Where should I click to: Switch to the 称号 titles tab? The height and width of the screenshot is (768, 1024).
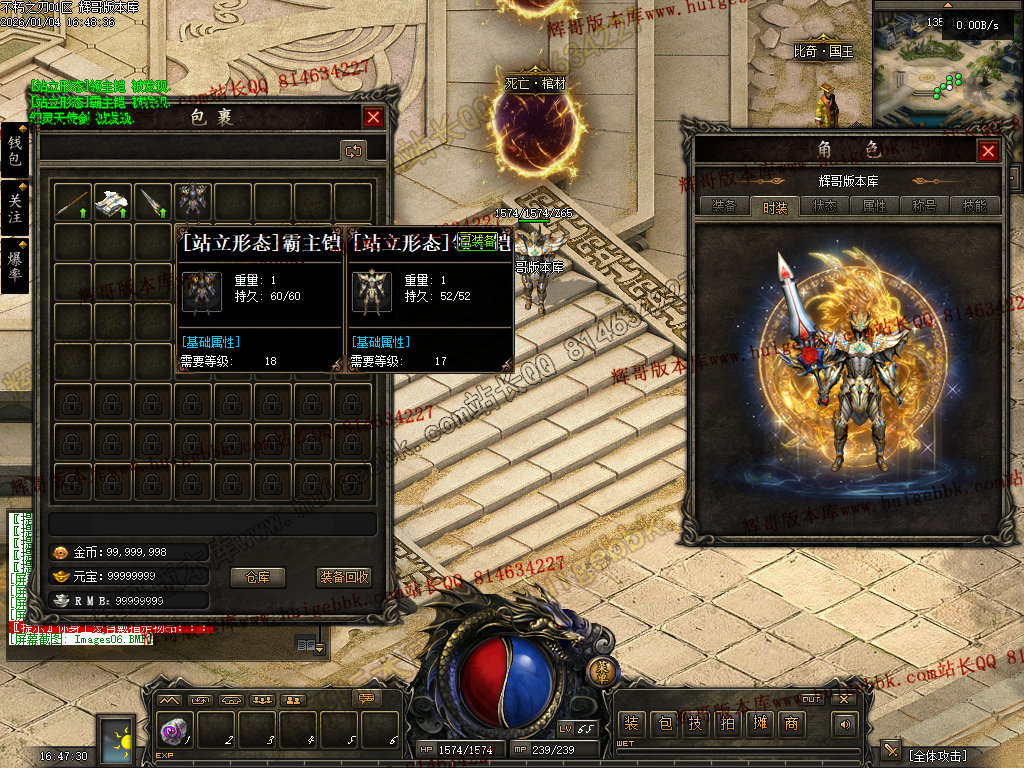[924, 206]
